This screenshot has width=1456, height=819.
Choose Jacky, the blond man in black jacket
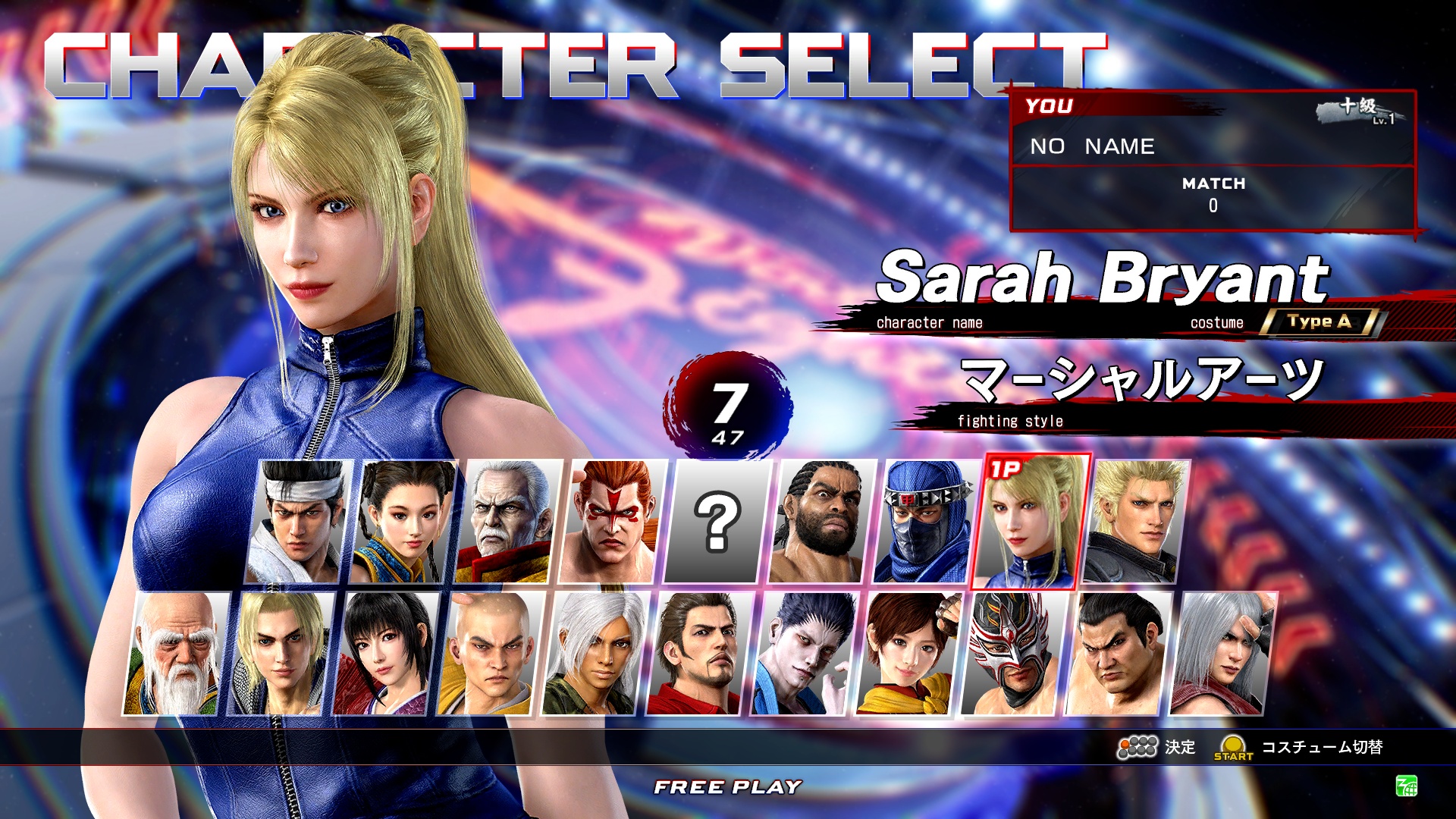tap(1136, 522)
